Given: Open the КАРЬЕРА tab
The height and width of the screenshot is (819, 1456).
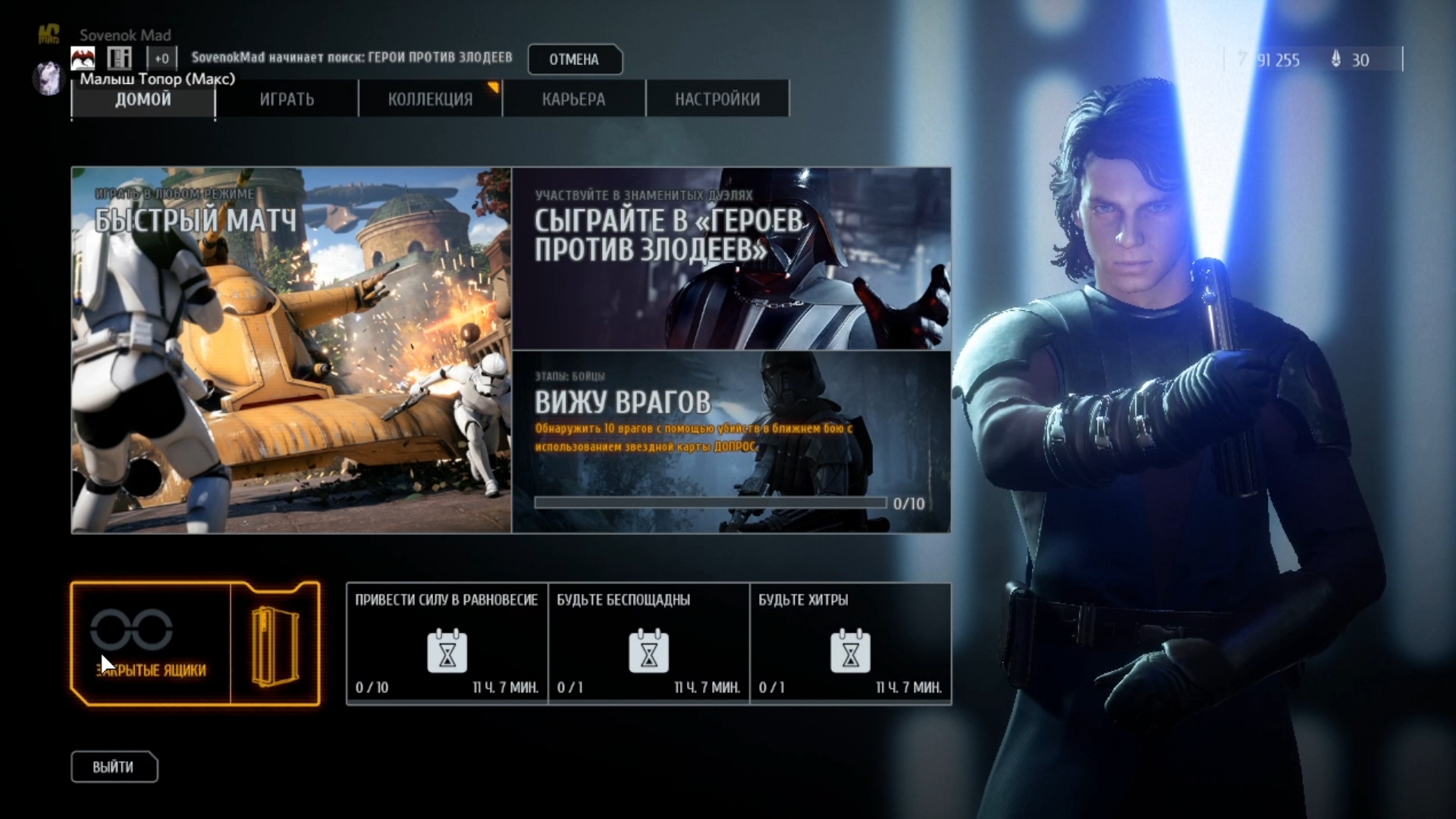Looking at the screenshot, I should click(573, 99).
